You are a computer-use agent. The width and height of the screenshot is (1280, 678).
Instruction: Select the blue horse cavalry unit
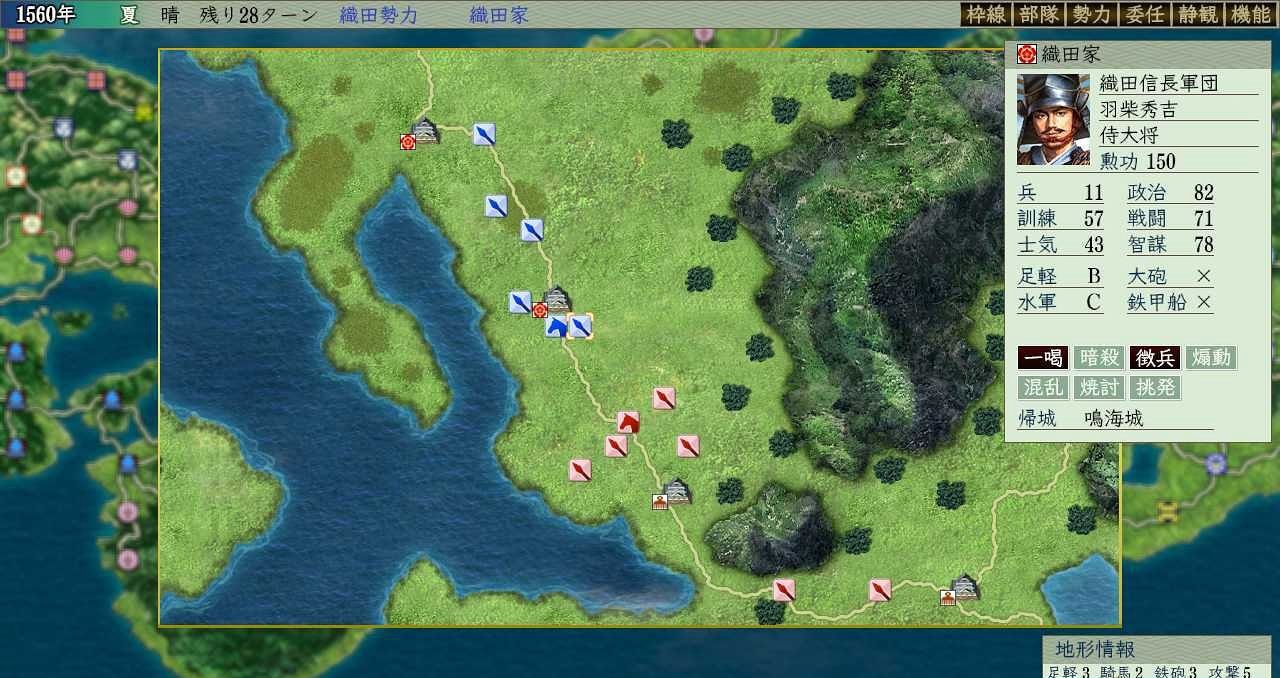tap(556, 326)
